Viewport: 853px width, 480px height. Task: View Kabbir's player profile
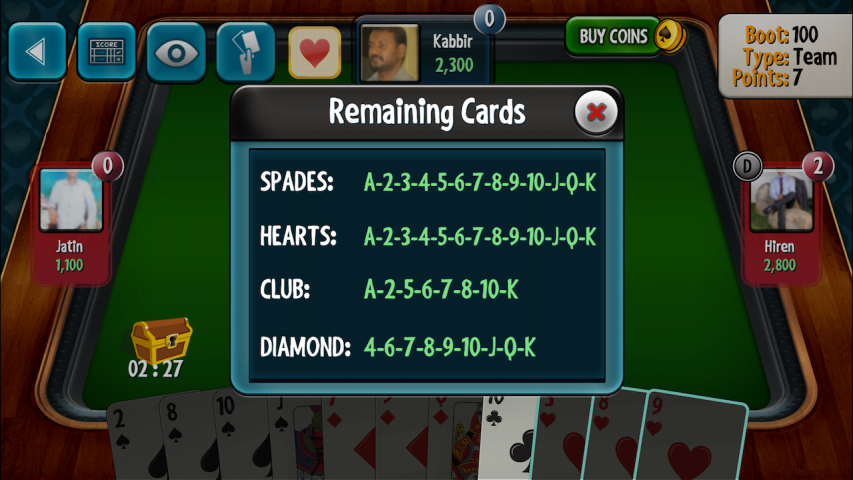pyautogui.click(x=389, y=53)
